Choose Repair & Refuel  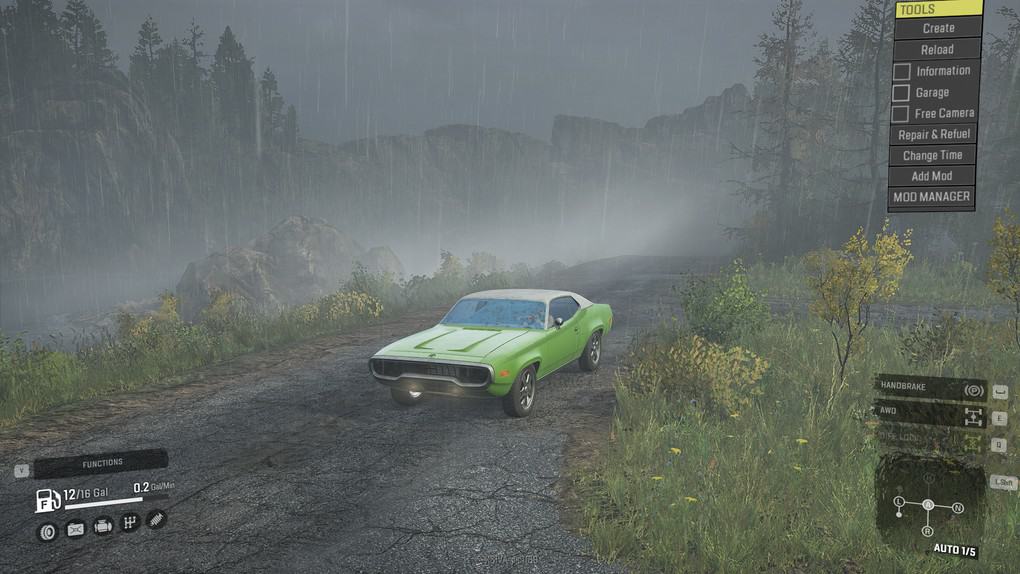pos(933,134)
